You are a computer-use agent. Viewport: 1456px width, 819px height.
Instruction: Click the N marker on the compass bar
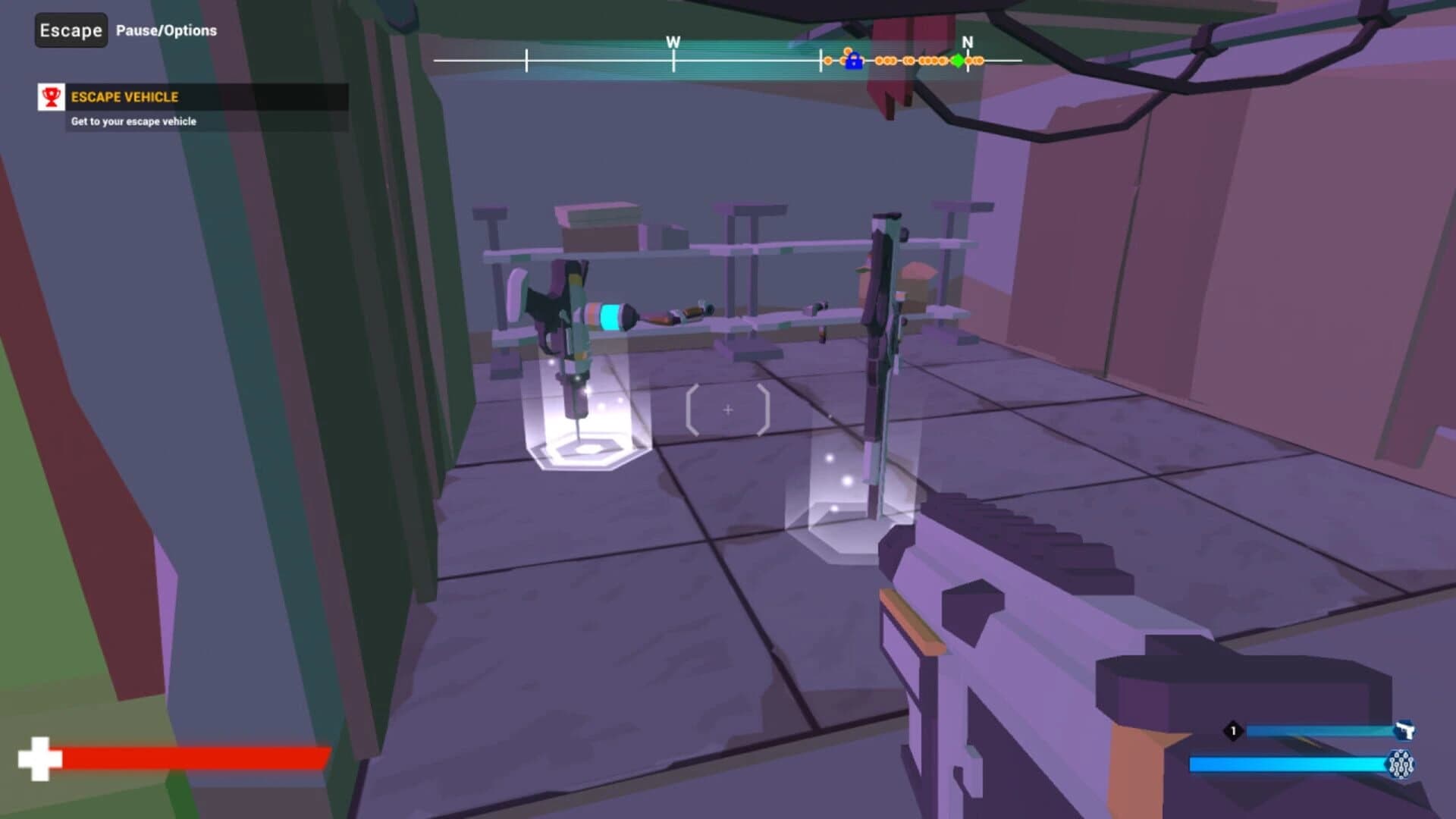(x=967, y=44)
